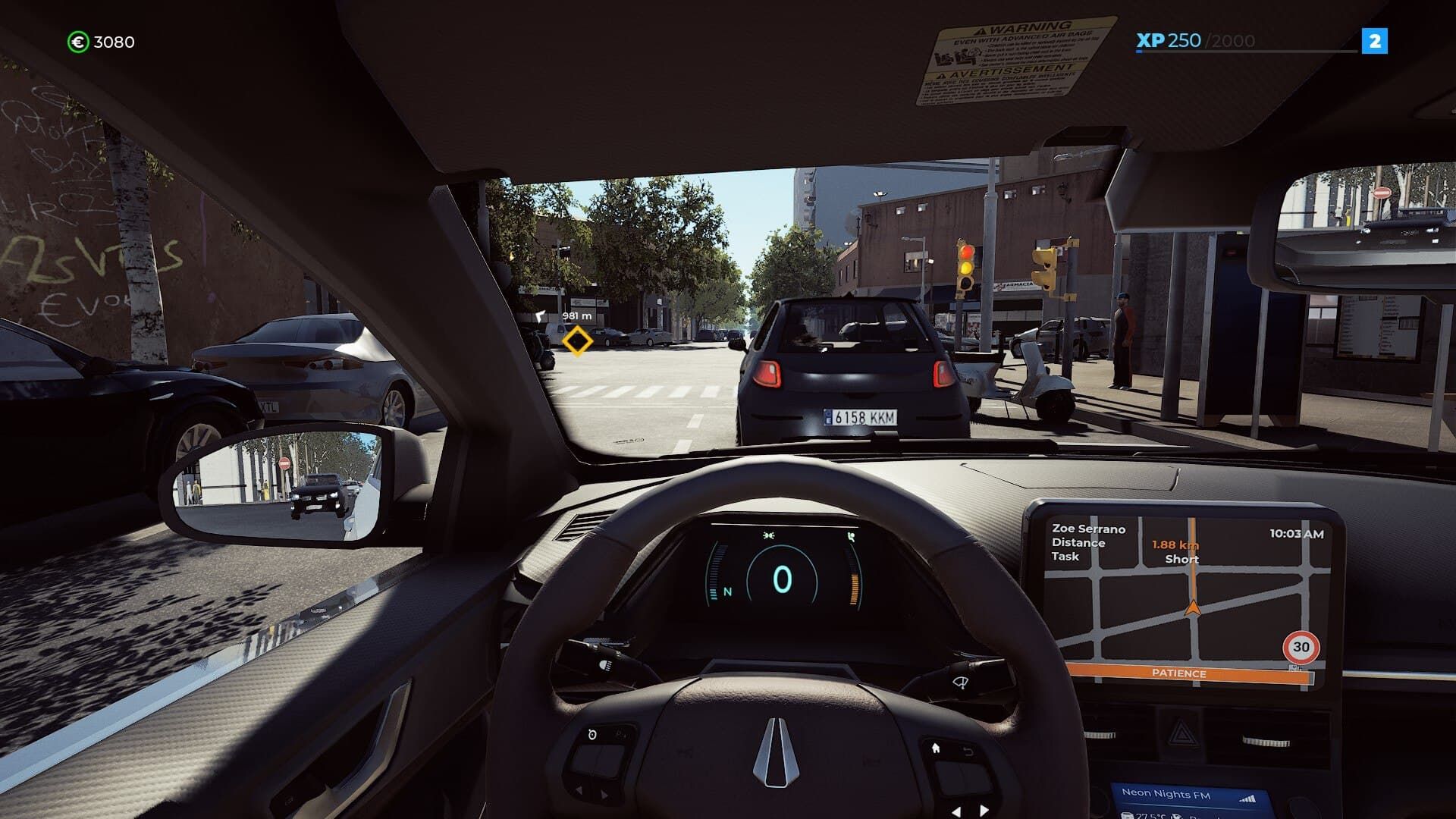Tap the return arrow icon on steering wheel
The width and height of the screenshot is (1456, 819).
(x=968, y=752)
